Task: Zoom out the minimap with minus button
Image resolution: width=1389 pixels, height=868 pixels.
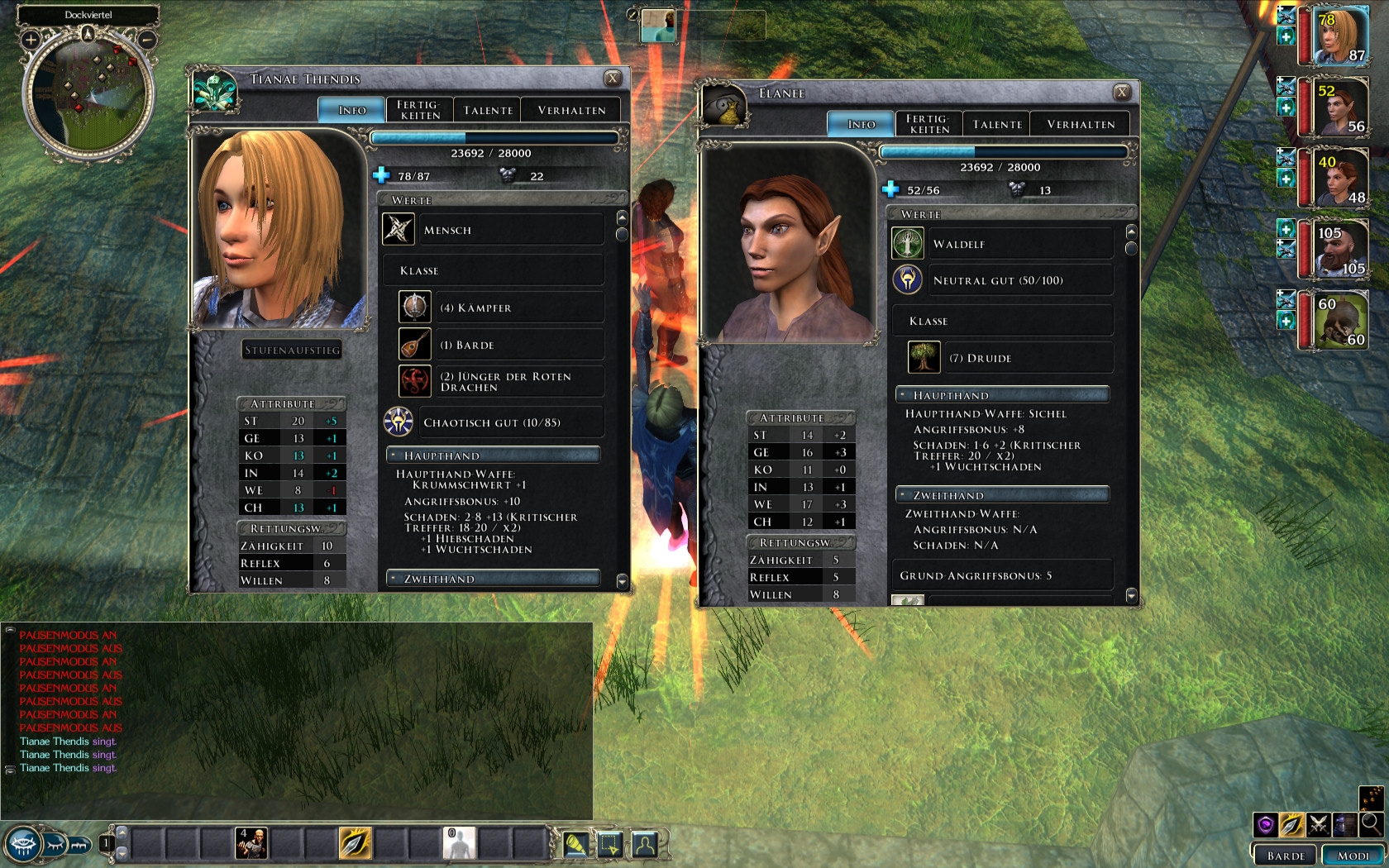Action: coord(147,39)
